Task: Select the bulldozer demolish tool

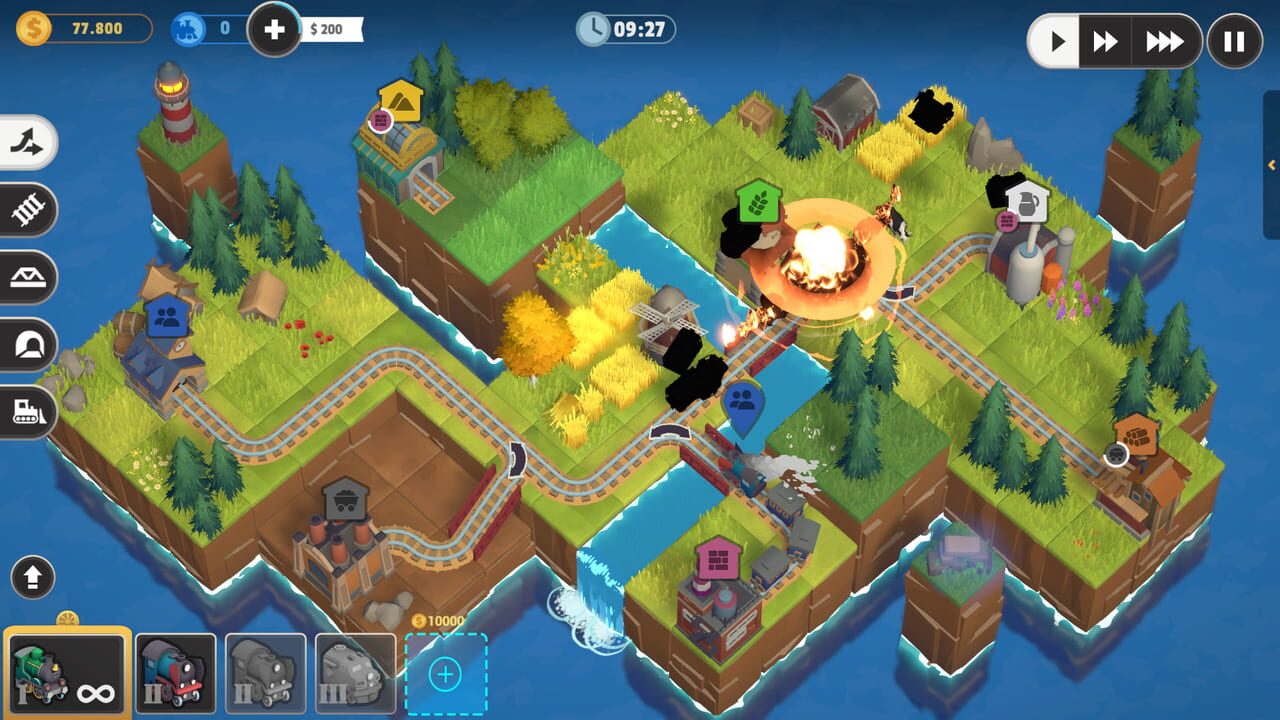Action: pyautogui.click(x=27, y=412)
